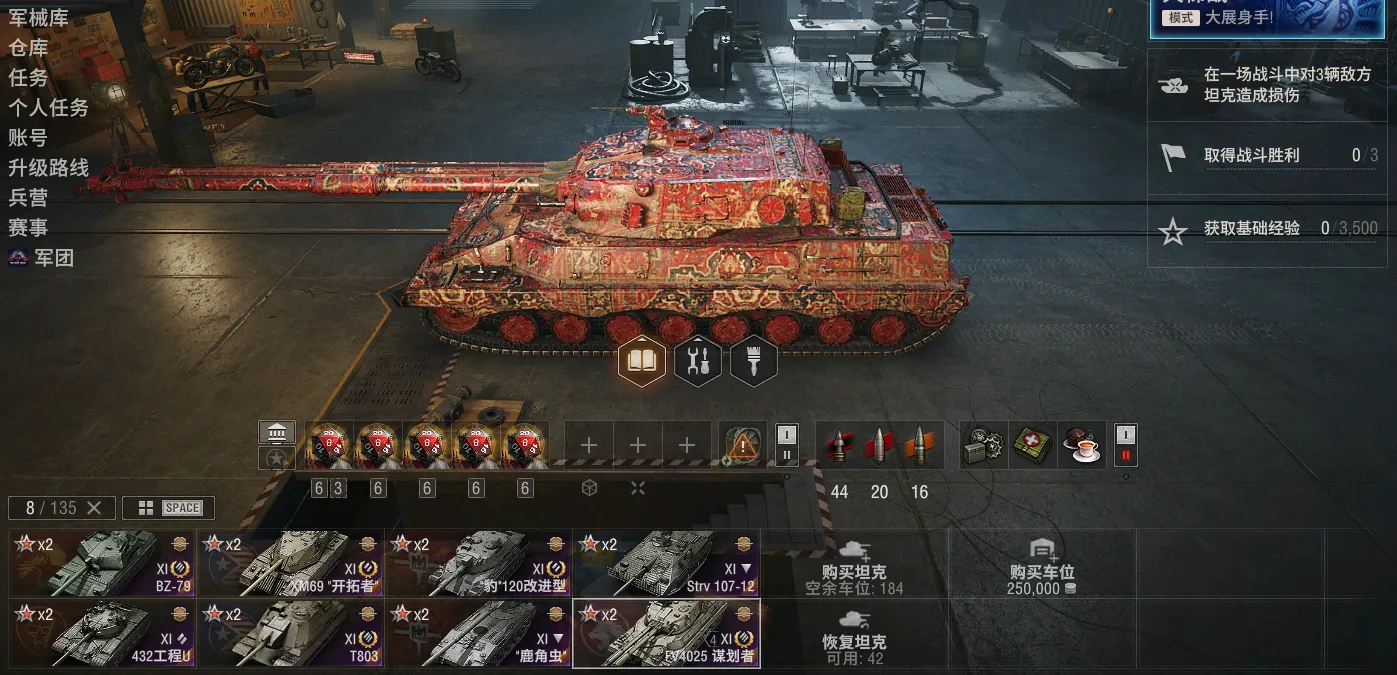Go to 升级路线 (Tech Tree)

48,167
